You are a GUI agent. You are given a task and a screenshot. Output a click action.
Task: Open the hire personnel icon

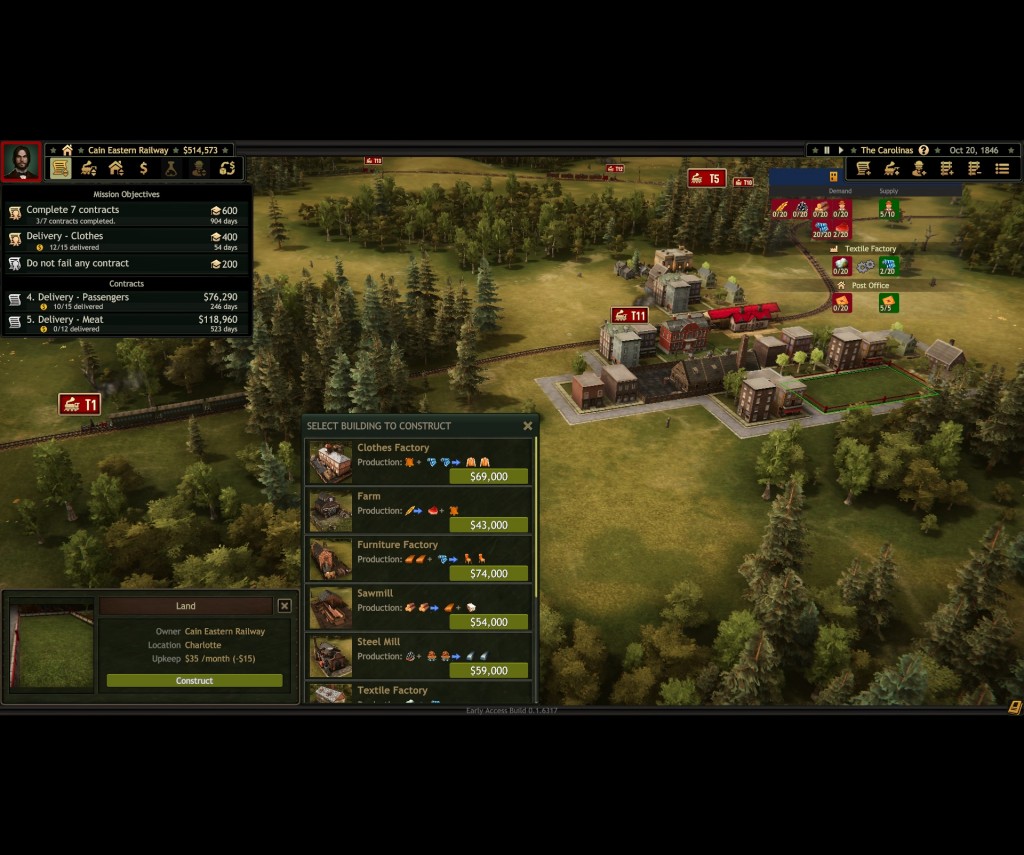[x=918, y=168]
